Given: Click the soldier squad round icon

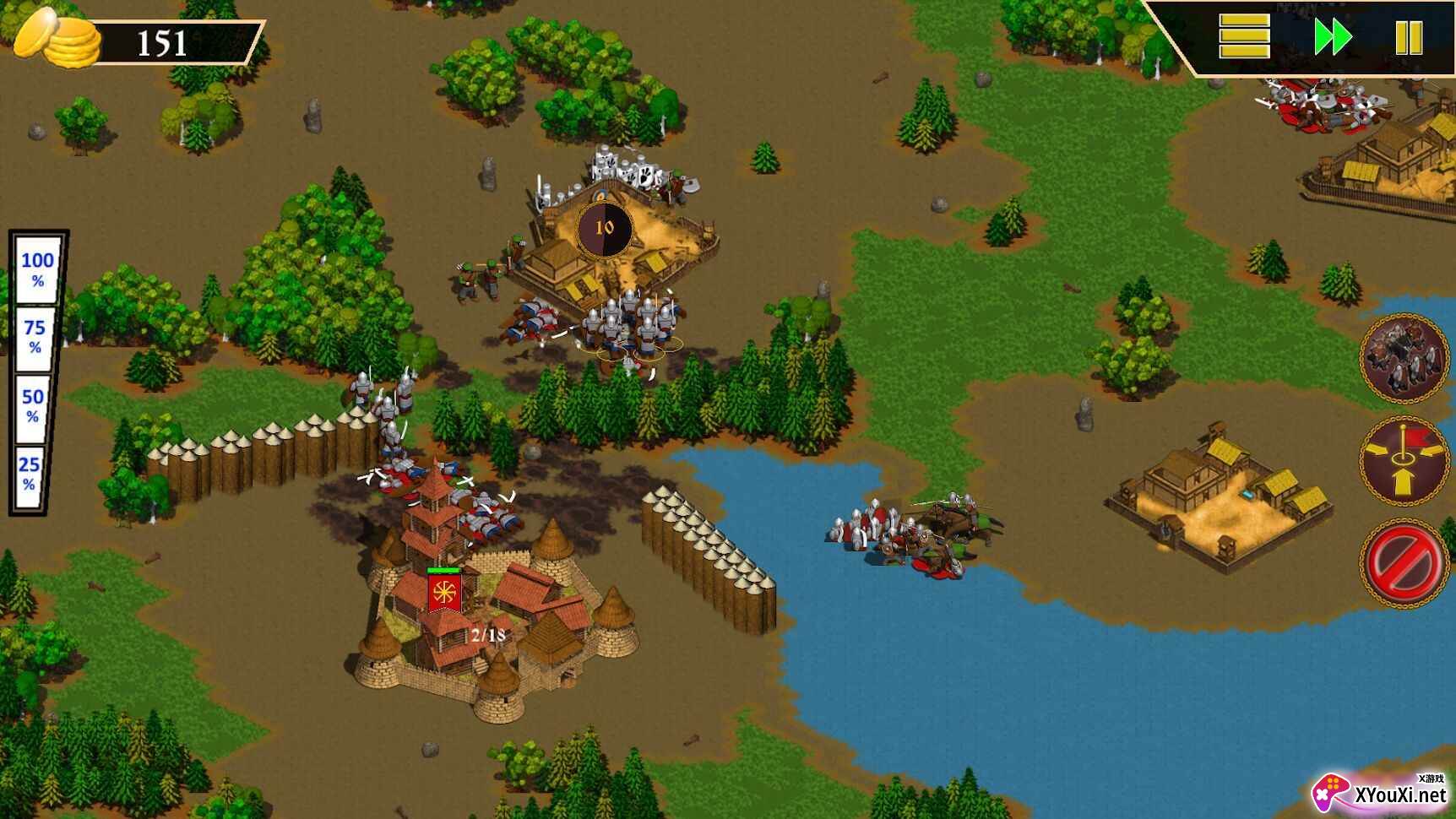Looking at the screenshot, I should pyautogui.click(x=1404, y=358).
